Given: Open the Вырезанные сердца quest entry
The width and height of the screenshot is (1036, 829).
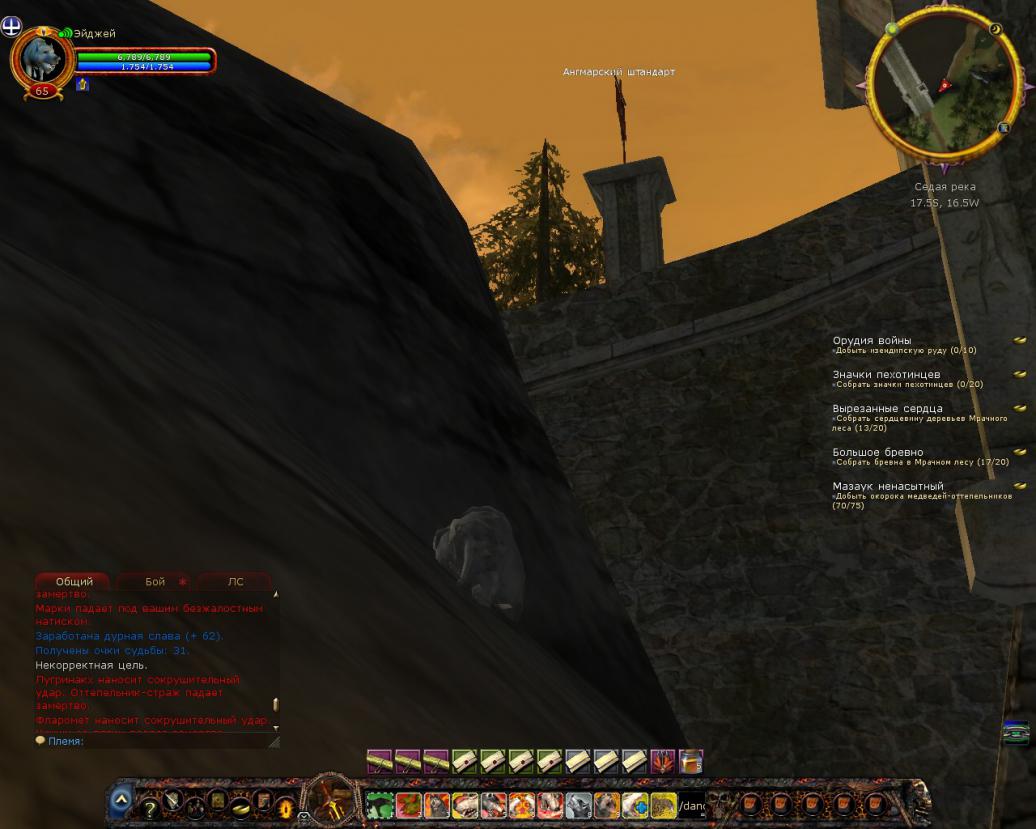Looking at the screenshot, I should point(887,409).
